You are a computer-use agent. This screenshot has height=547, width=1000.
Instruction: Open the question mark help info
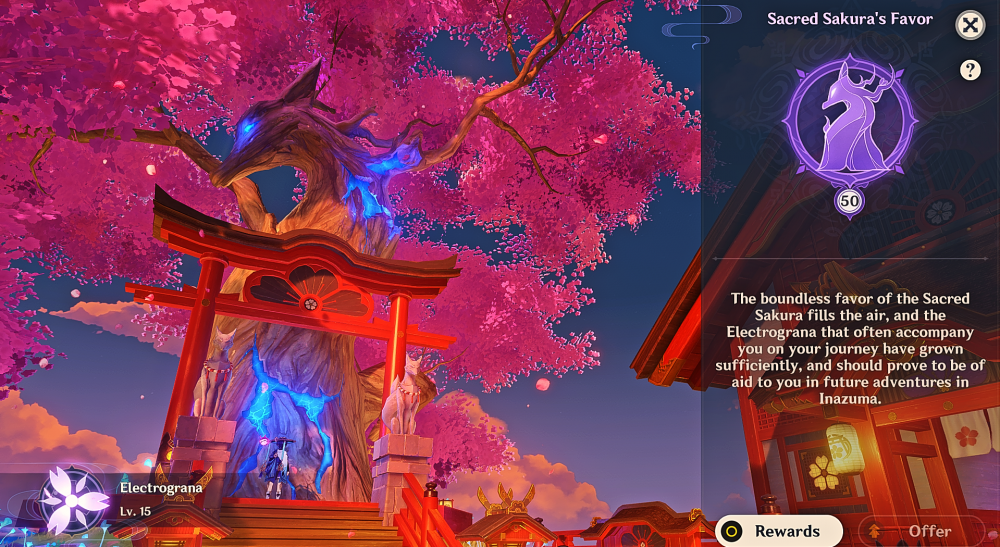970,70
